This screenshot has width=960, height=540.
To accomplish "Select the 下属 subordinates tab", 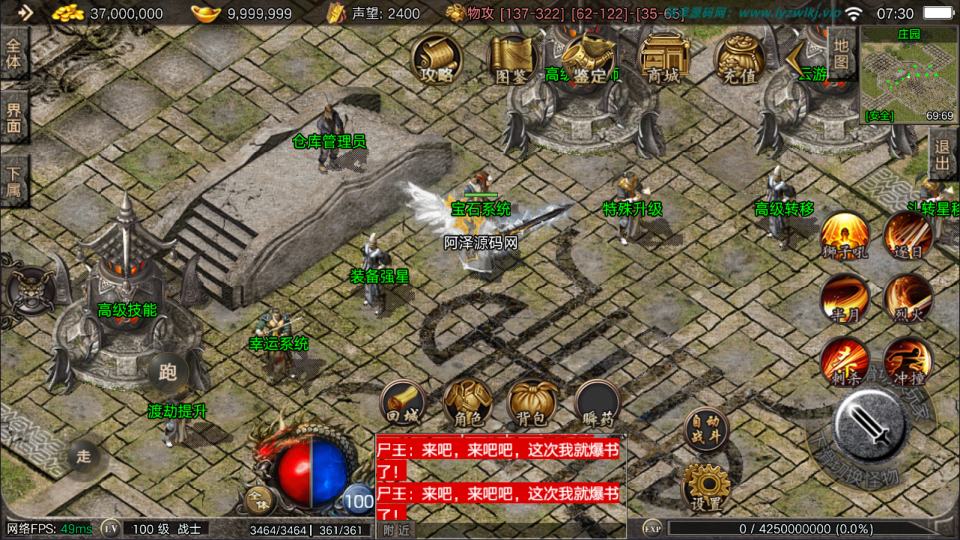I will (14, 180).
